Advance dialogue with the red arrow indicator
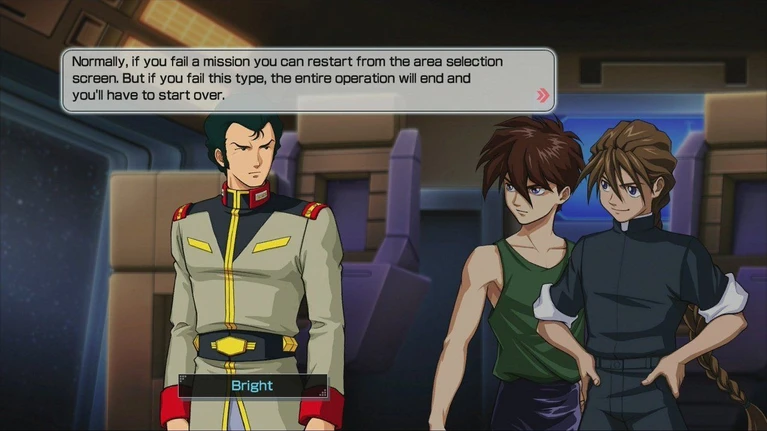The image size is (767, 431). [543, 96]
